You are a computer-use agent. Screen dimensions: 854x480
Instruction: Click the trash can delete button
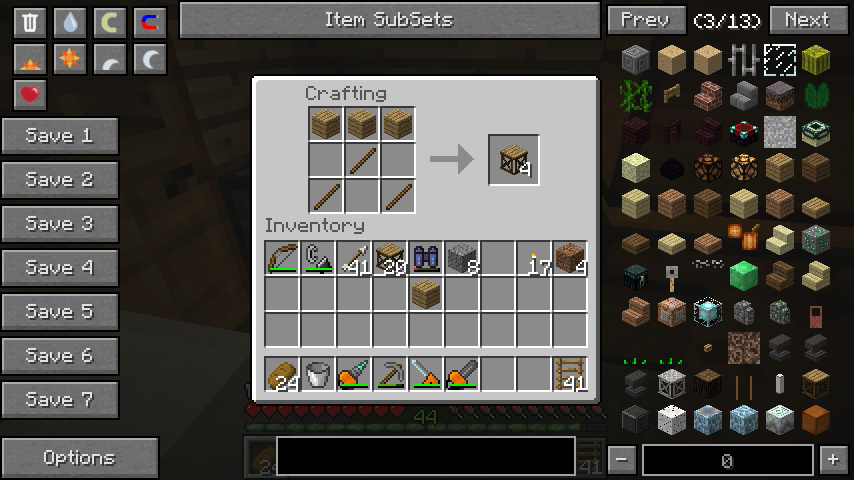30,22
